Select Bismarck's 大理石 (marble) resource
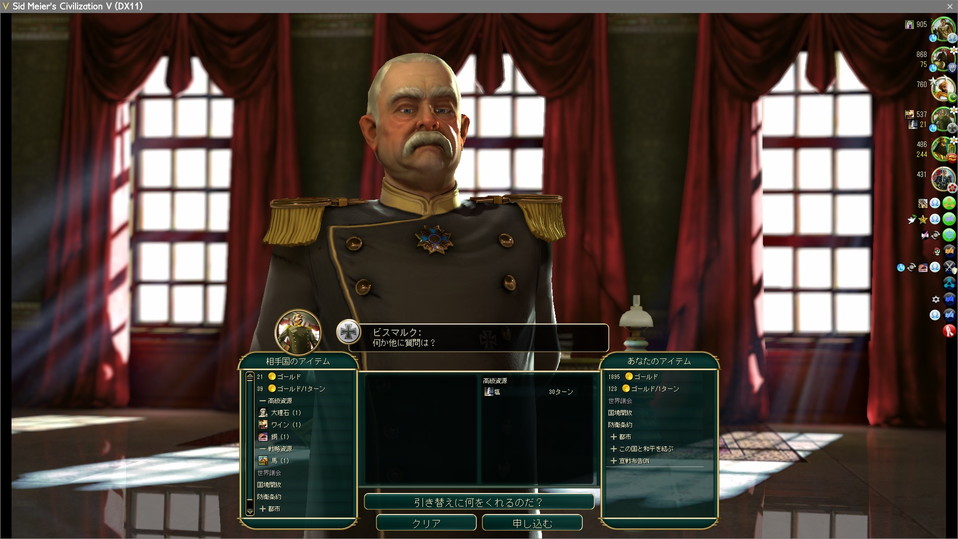The image size is (958, 539). pyautogui.click(x=285, y=412)
